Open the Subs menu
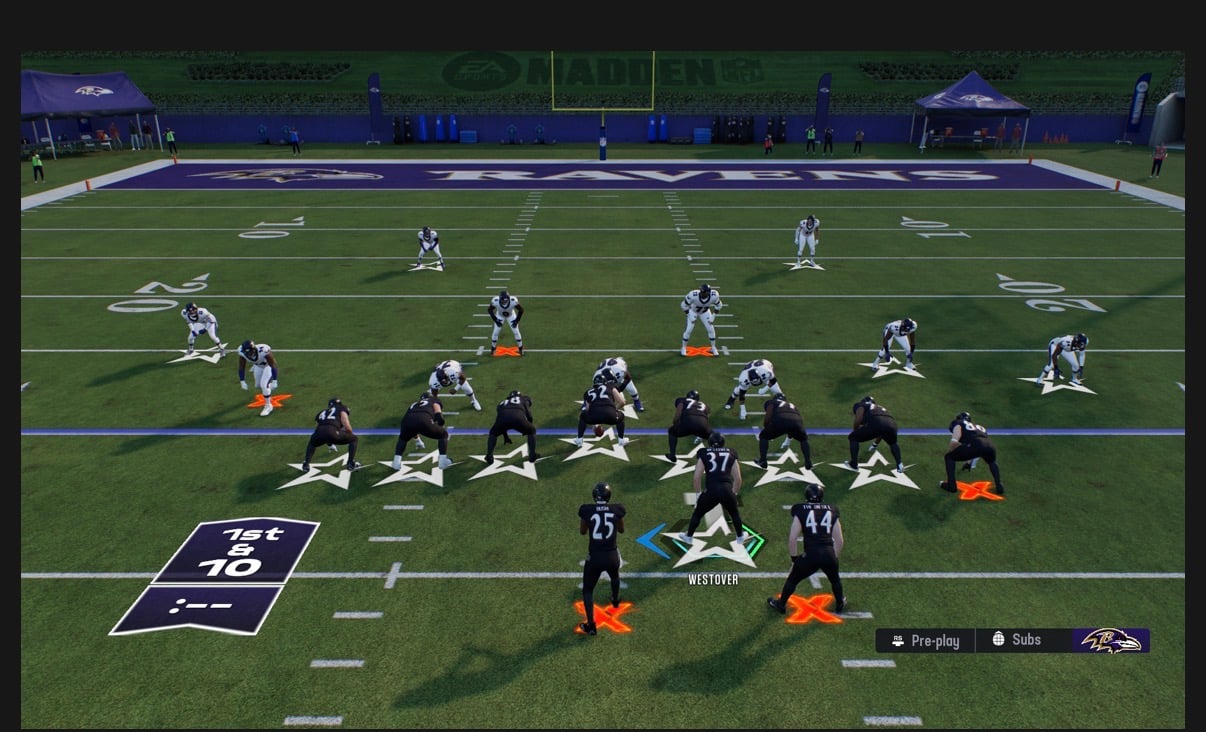1206x732 pixels. pyautogui.click(x=1017, y=640)
